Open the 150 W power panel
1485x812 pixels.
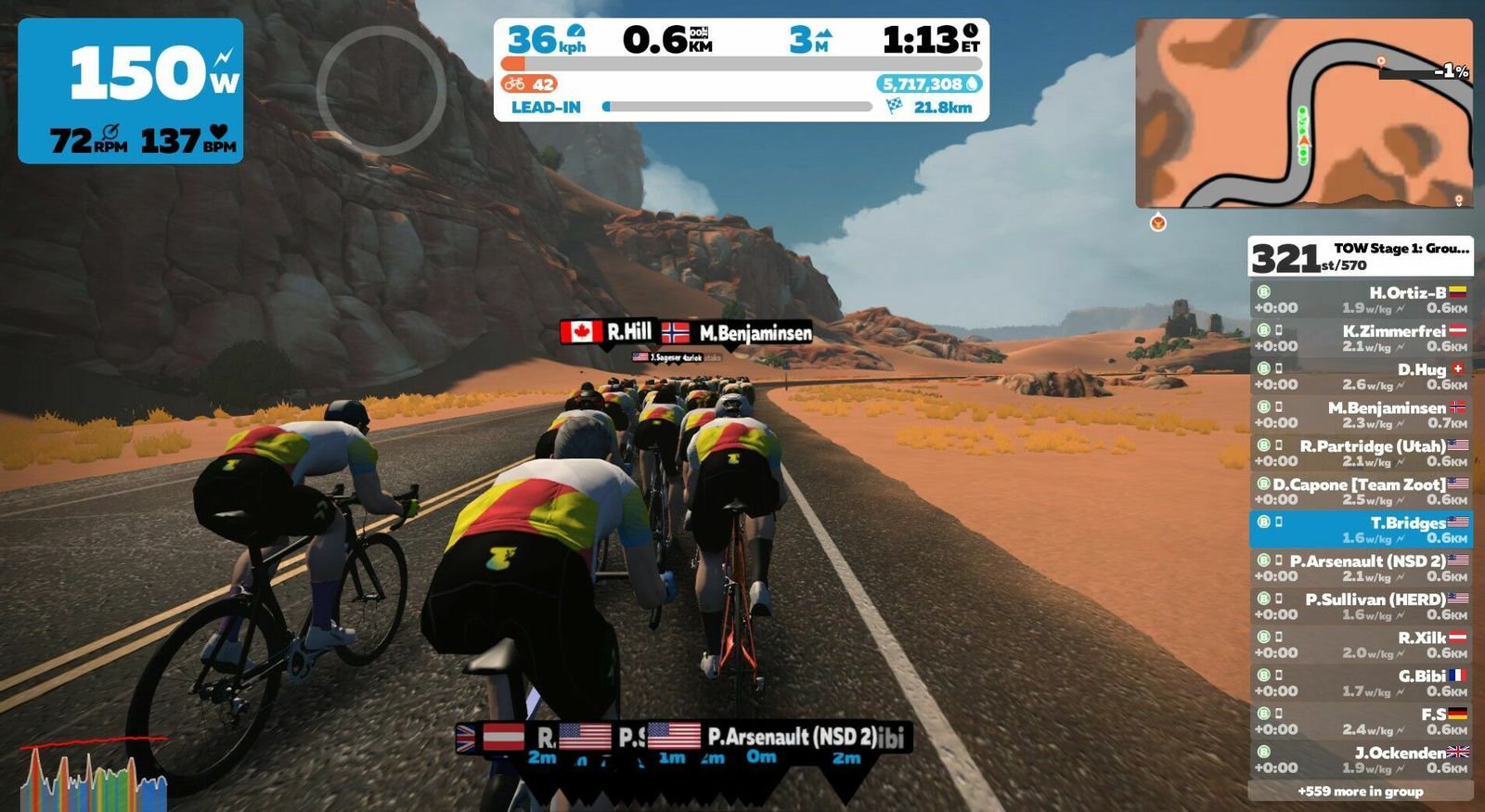[131, 91]
